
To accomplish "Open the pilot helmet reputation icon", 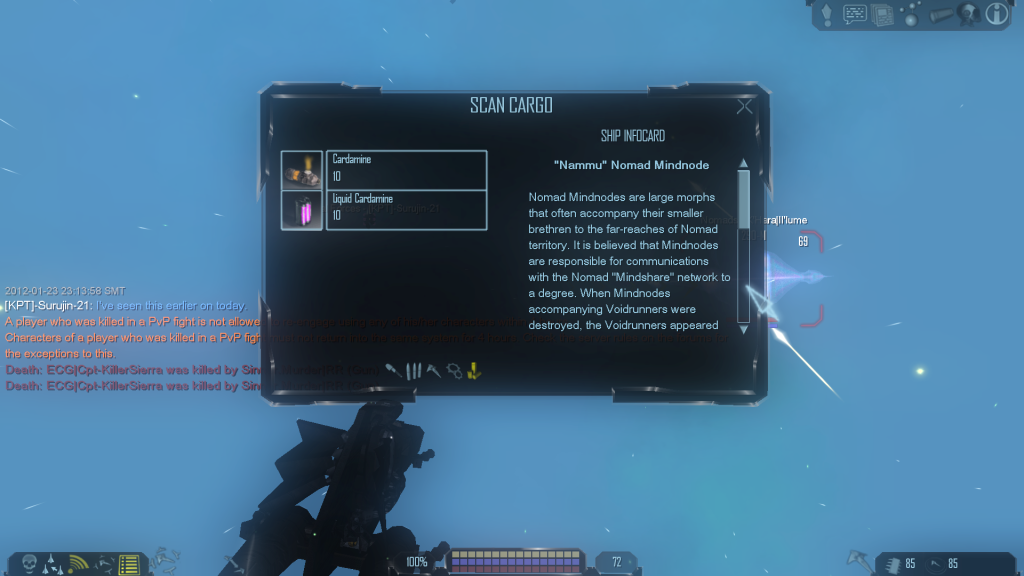I will click(968, 14).
